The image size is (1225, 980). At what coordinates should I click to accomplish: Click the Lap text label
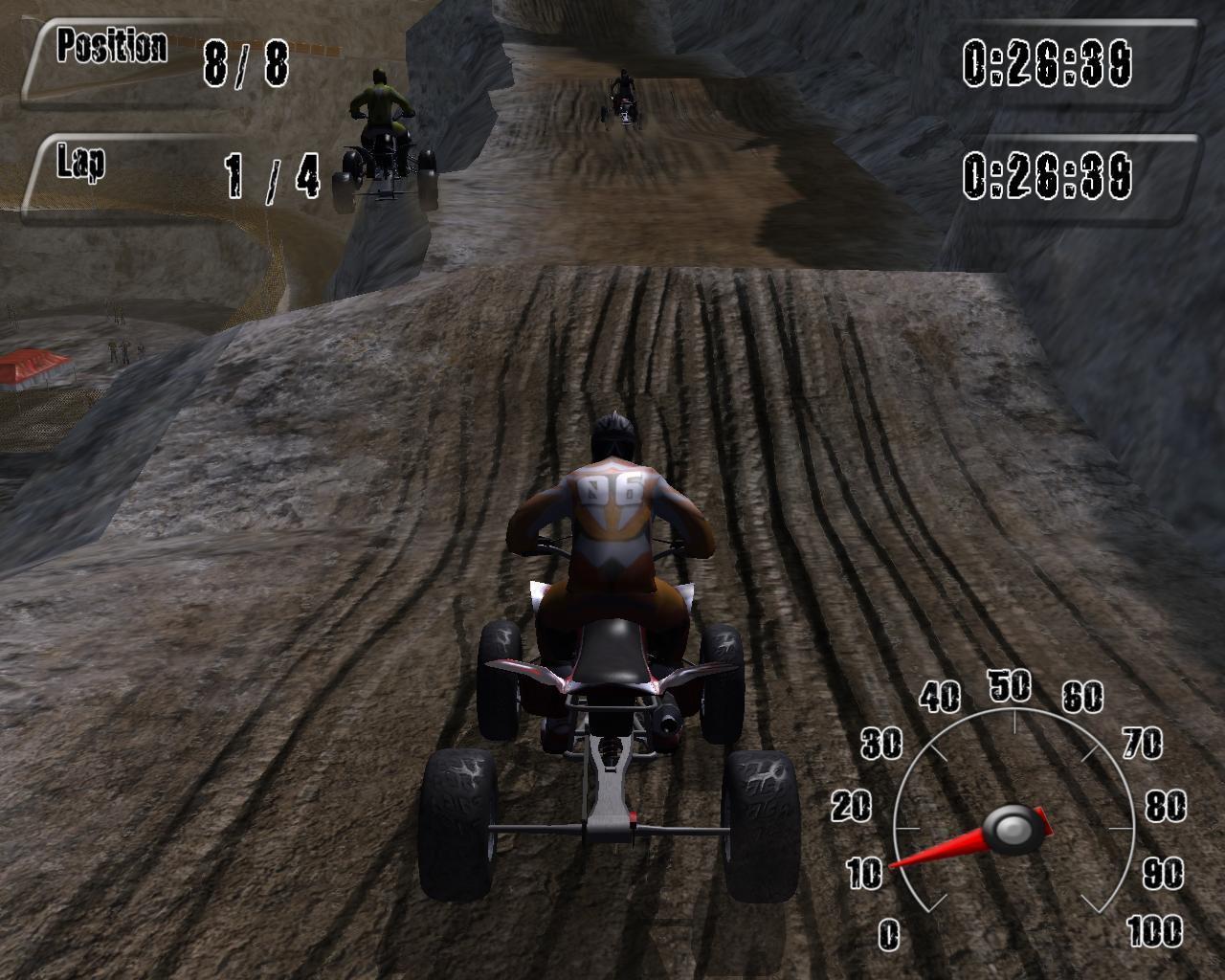coord(81,162)
